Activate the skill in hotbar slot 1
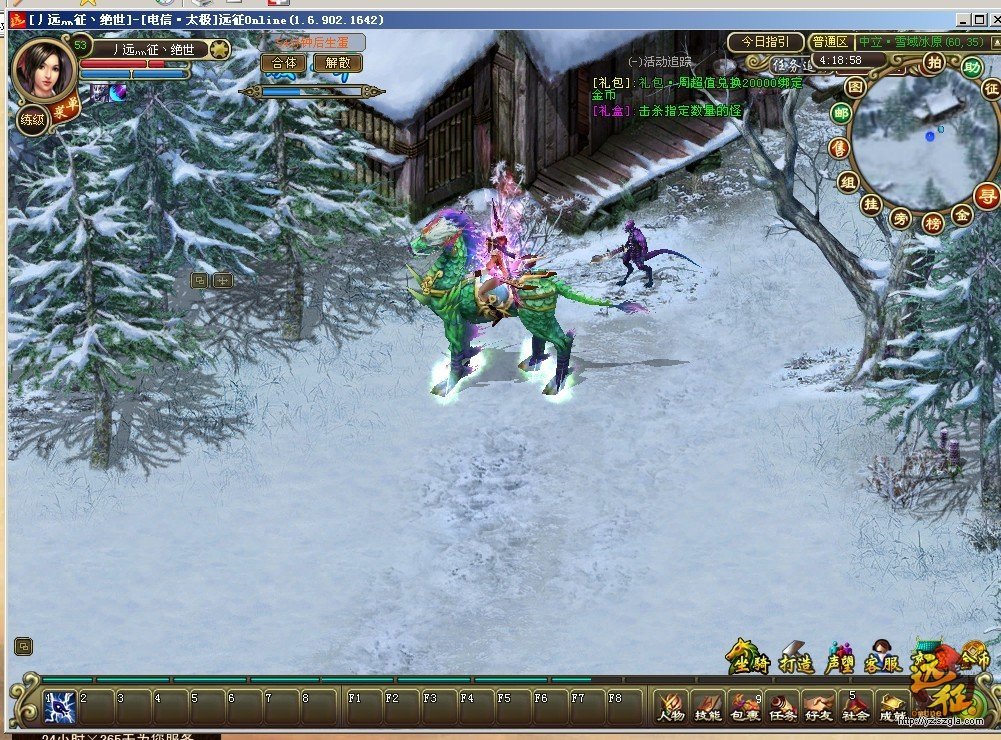Image resolution: width=1001 pixels, height=740 pixels. pyautogui.click(x=58, y=706)
